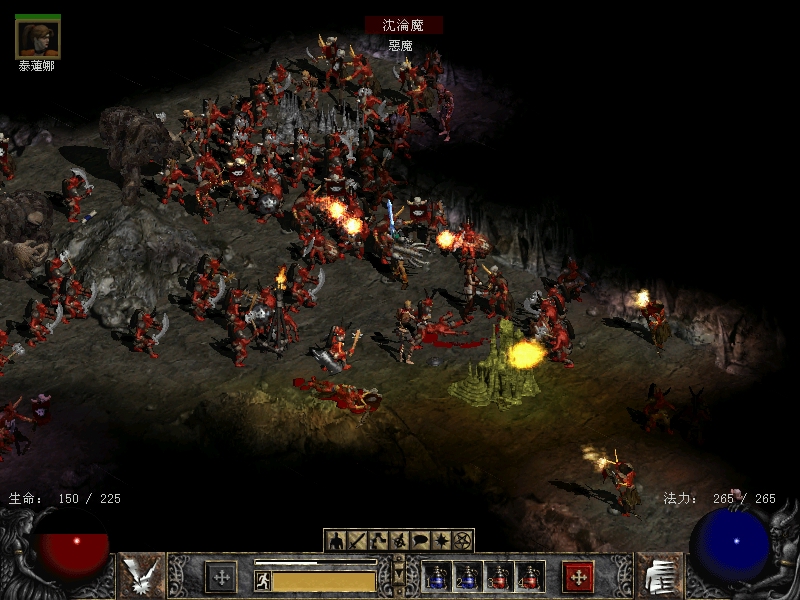The height and width of the screenshot is (600, 800).
Task: Click the gray plus button beside stamina bar
Action: pyautogui.click(x=221, y=577)
